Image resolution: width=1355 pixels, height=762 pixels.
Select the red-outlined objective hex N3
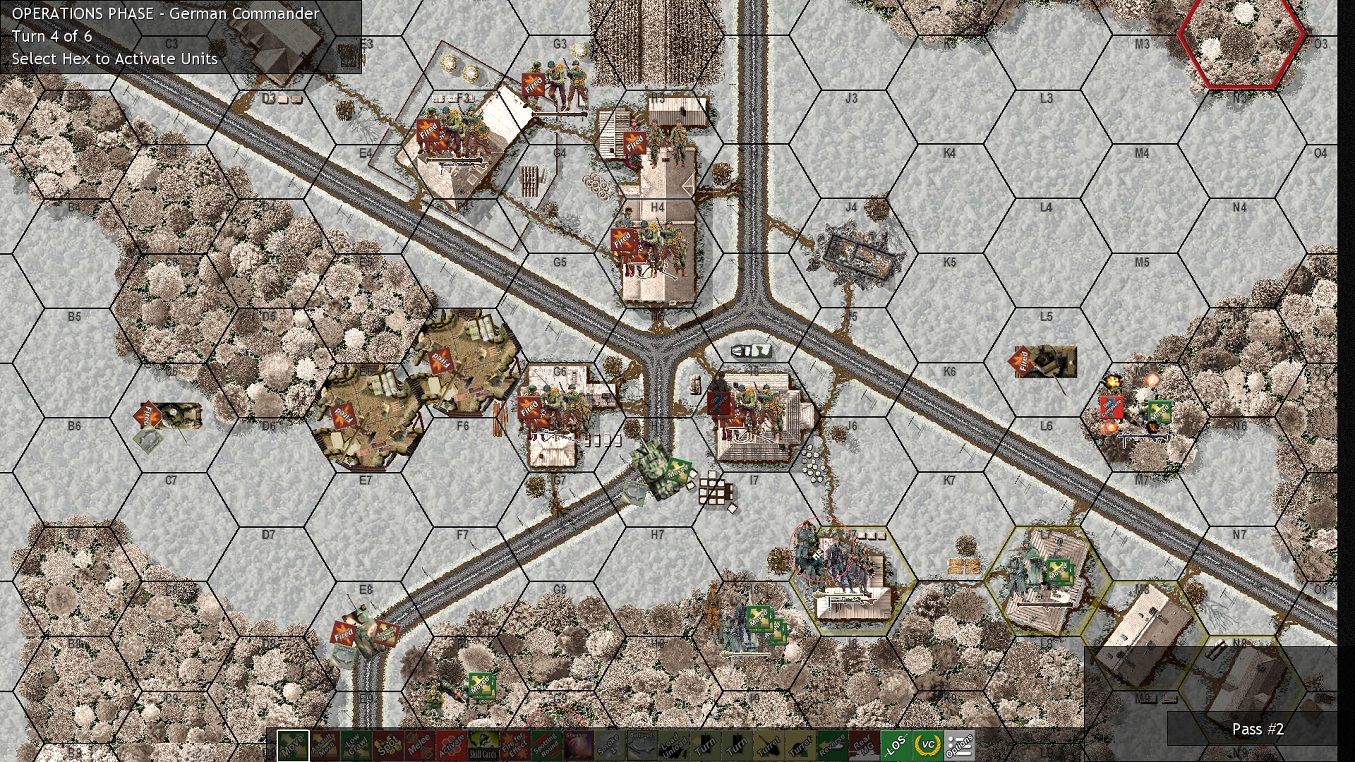click(x=1240, y=42)
